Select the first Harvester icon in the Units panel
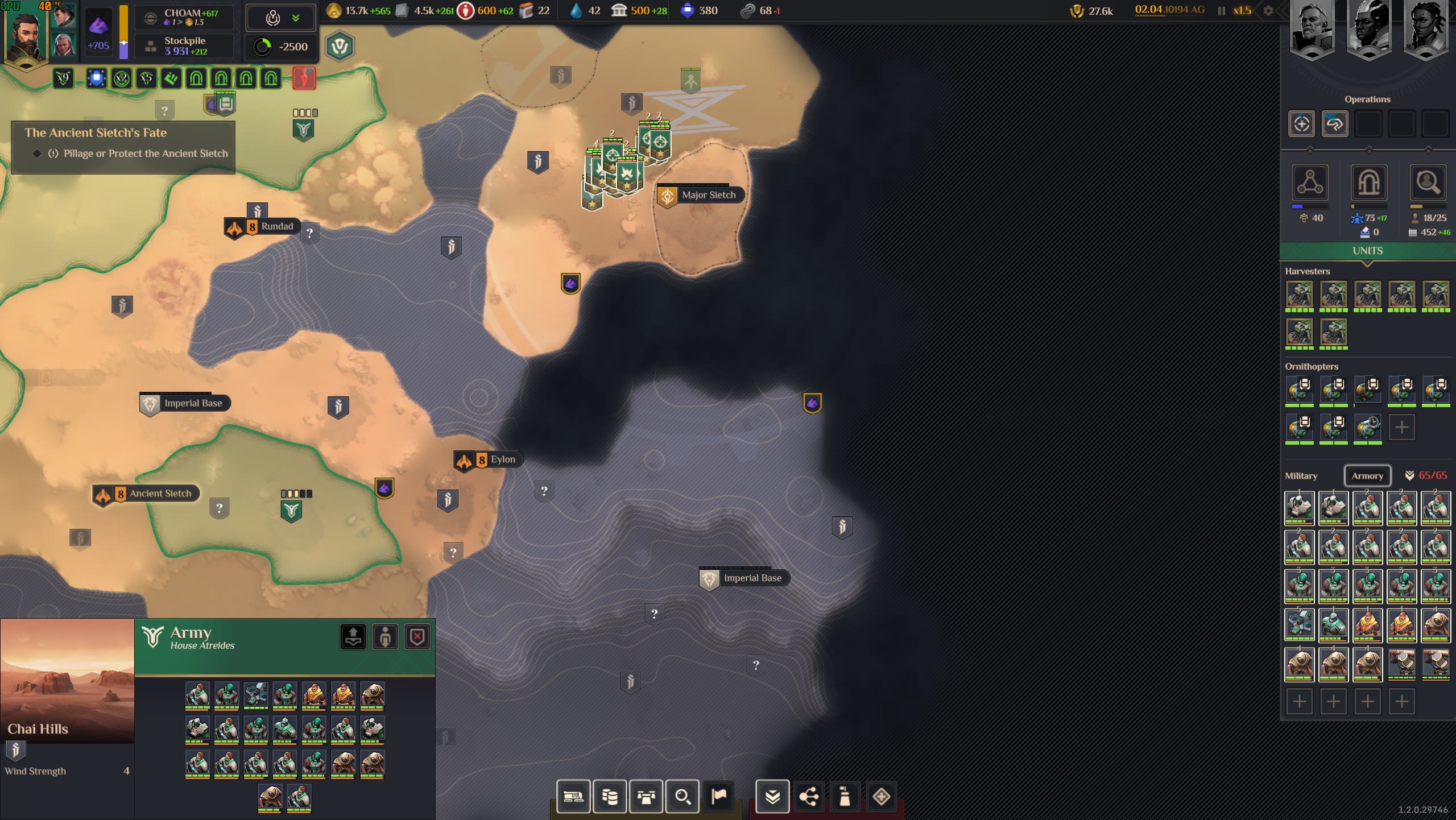Viewport: 1456px width, 820px height. tap(1301, 295)
